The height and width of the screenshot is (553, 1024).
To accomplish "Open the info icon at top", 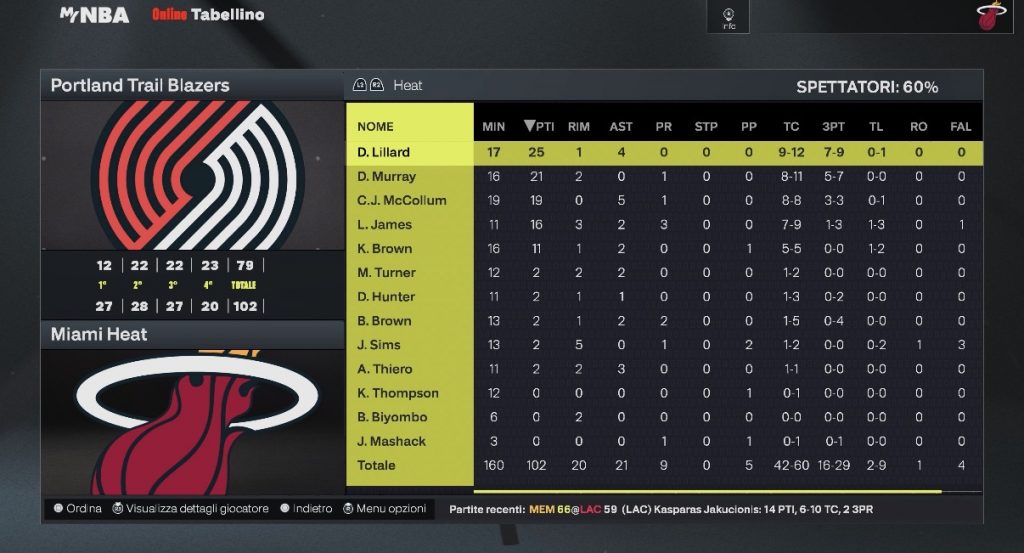I will tap(729, 17).
